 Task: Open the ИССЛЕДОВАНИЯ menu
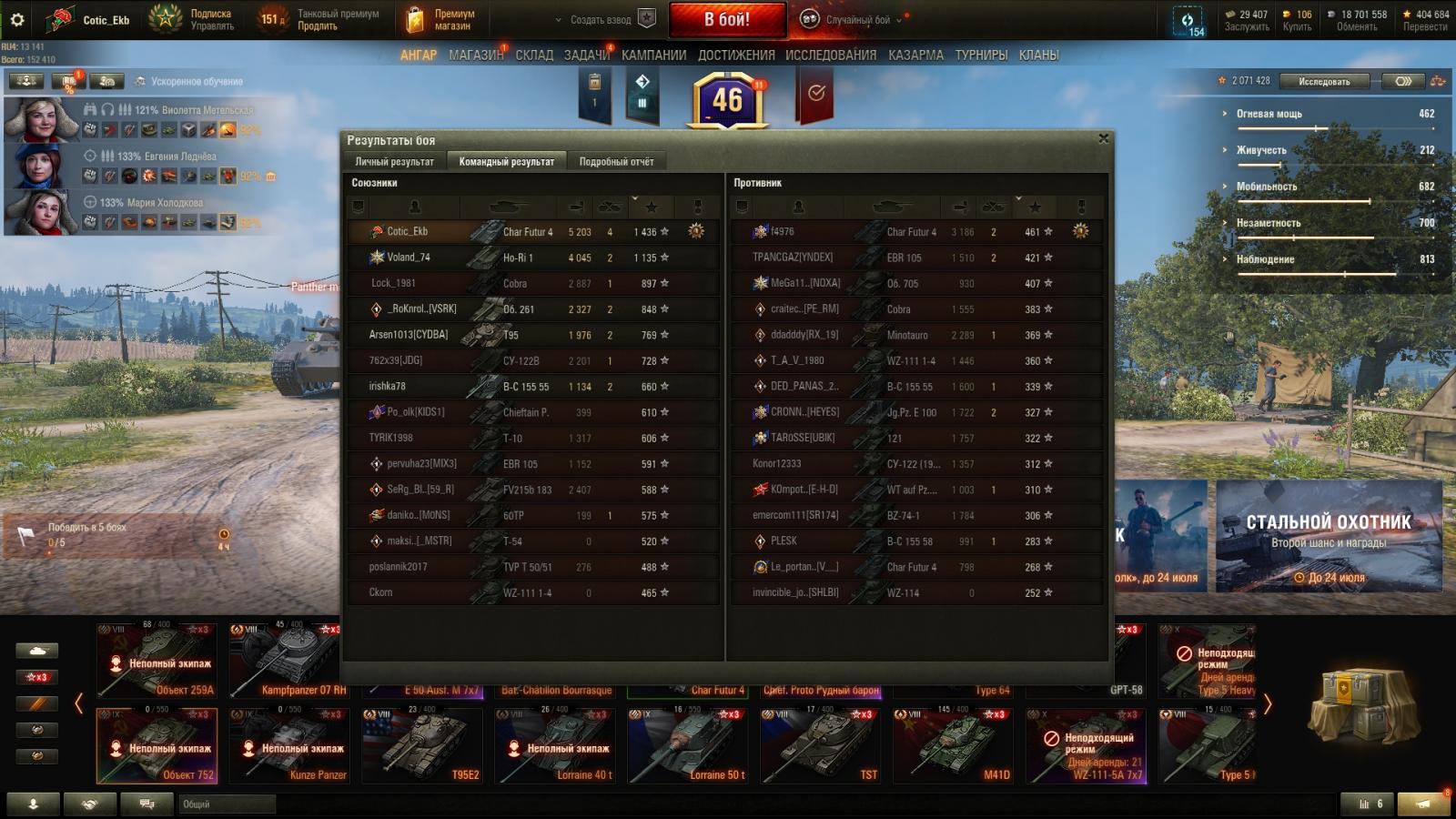(830, 56)
